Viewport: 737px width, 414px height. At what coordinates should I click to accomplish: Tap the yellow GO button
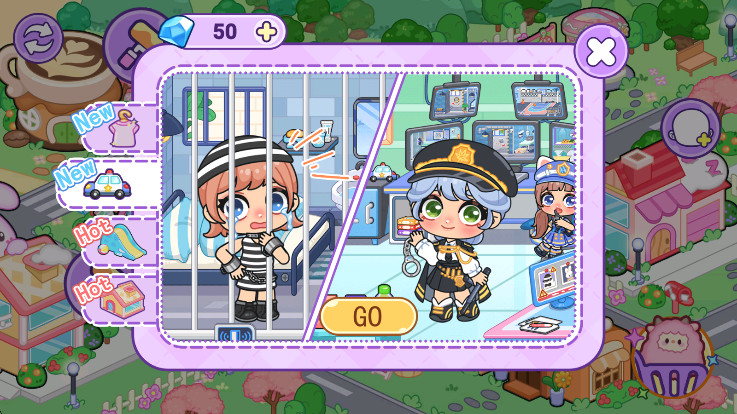coord(368,315)
